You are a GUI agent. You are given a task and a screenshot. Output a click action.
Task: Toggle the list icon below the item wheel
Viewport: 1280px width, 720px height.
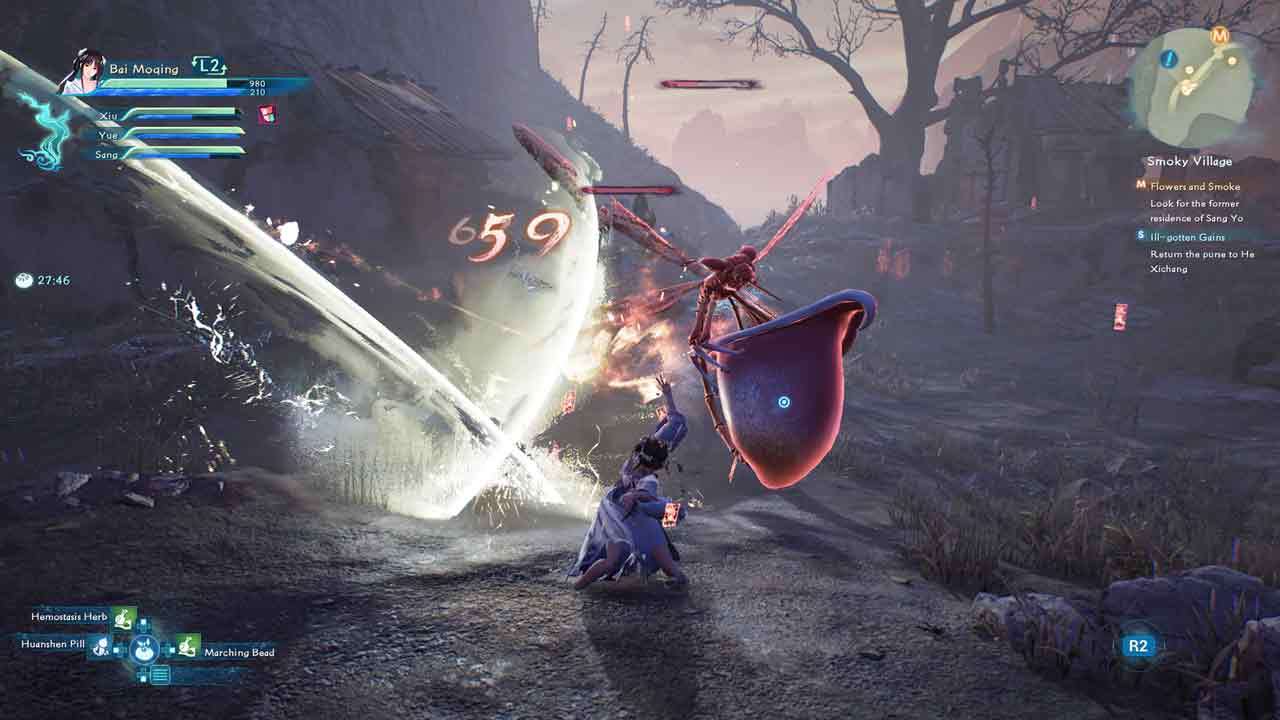159,674
